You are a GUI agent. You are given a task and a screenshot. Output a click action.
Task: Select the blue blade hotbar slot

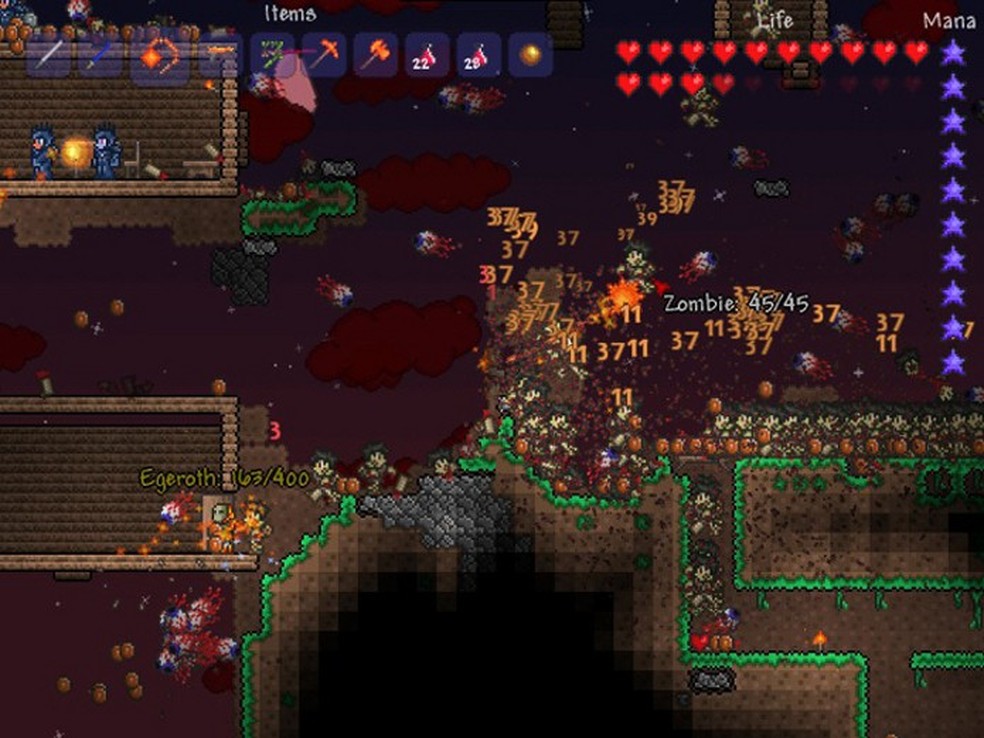pyautogui.click(x=103, y=57)
